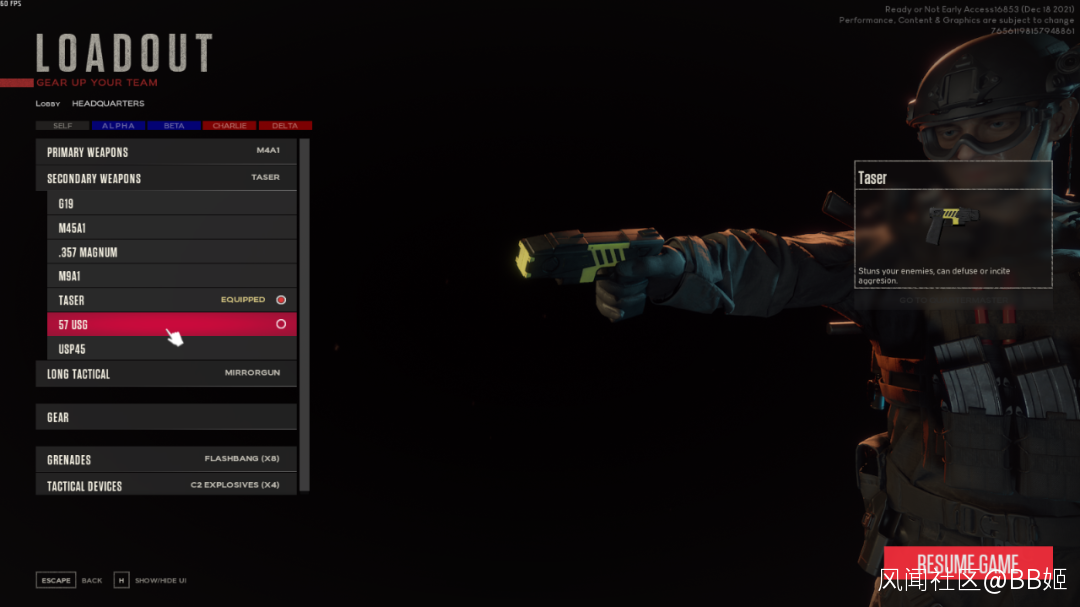The width and height of the screenshot is (1080, 607).
Task: Pick the .357 Magnum revolver
Action: [x=172, y=252]
